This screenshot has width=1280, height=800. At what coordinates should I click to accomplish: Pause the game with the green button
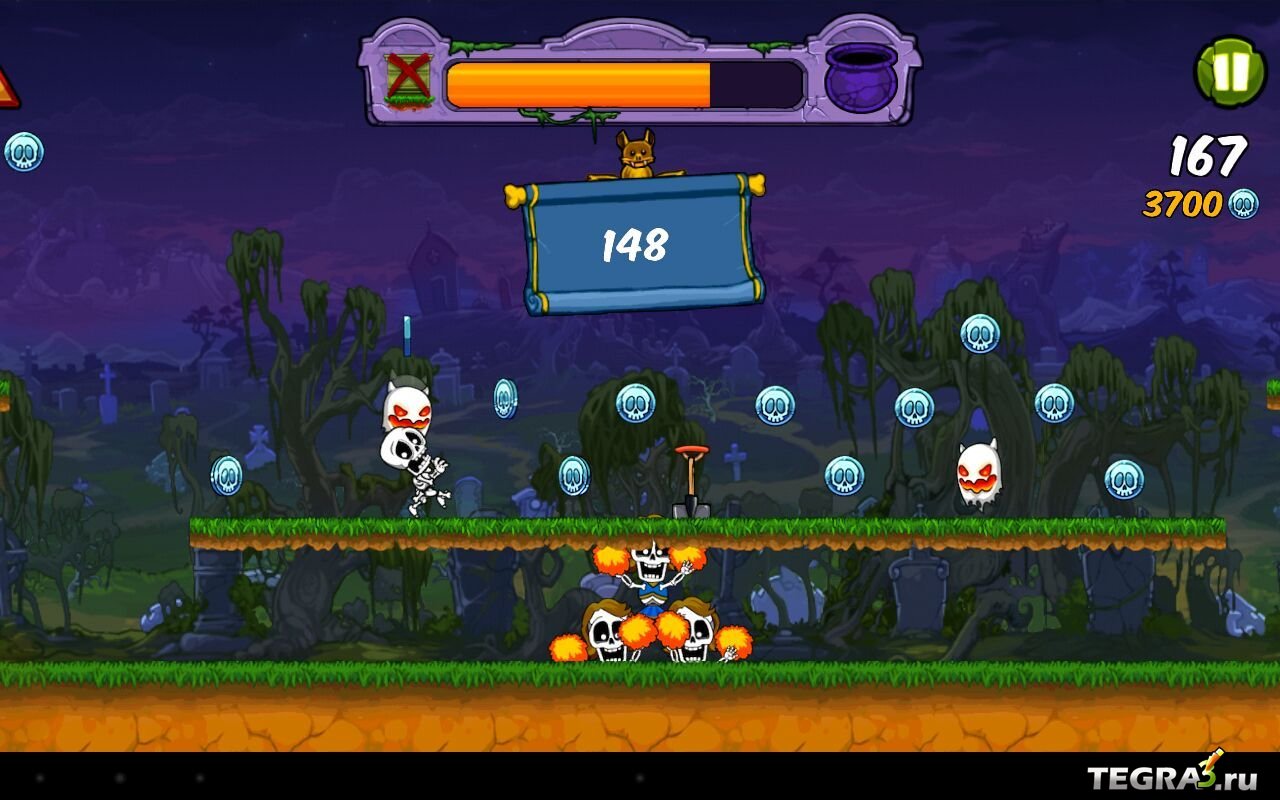coord(1231,72)
